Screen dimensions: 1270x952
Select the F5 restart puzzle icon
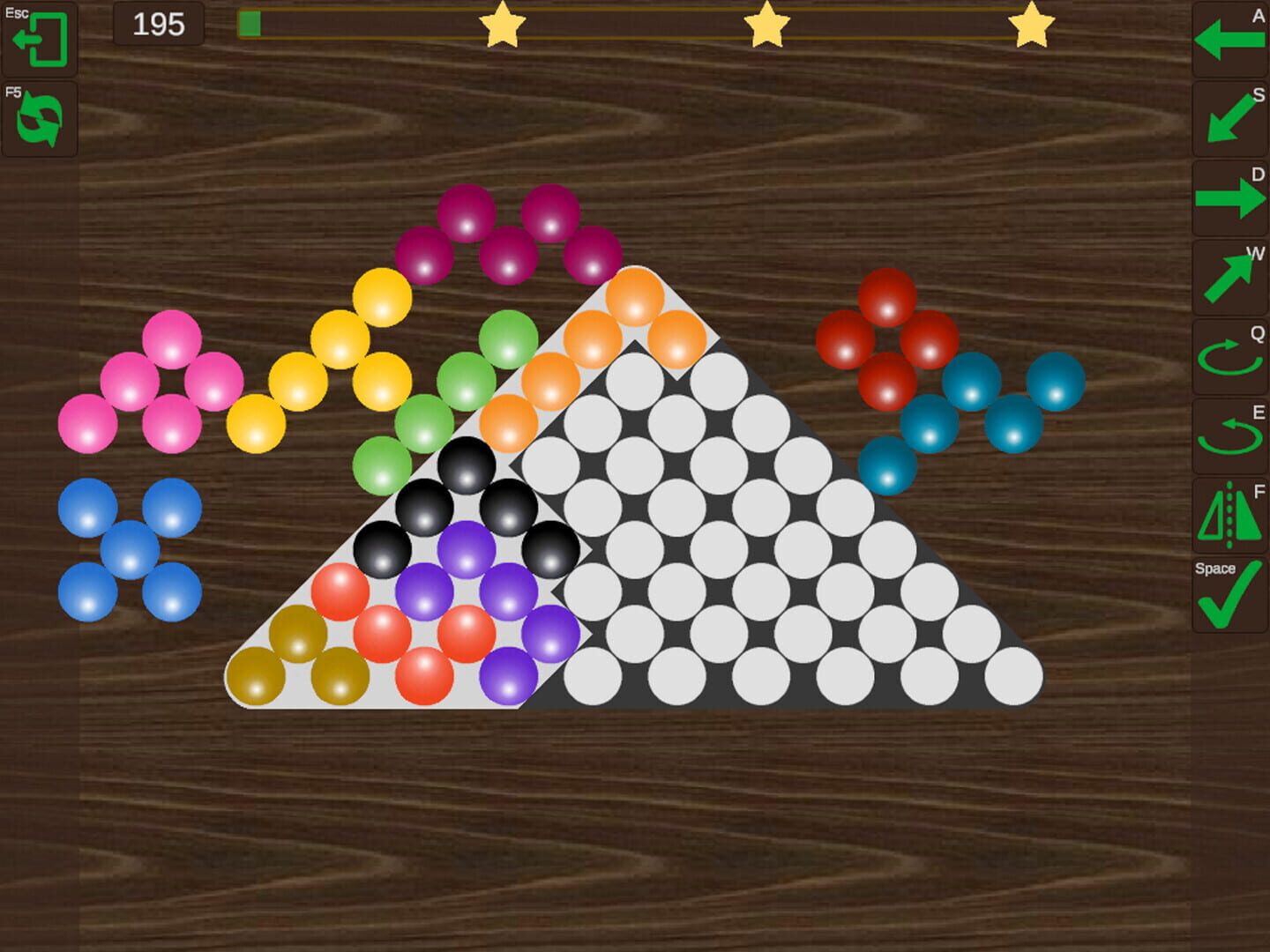coord(41,121)
